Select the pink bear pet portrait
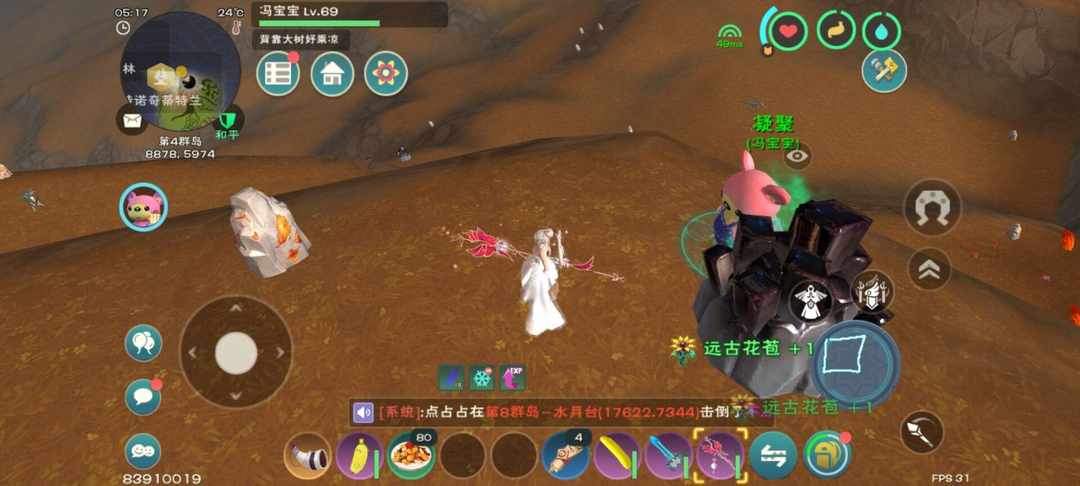The height and width of the screenshot is (486, 1080). tap(143, 208)
